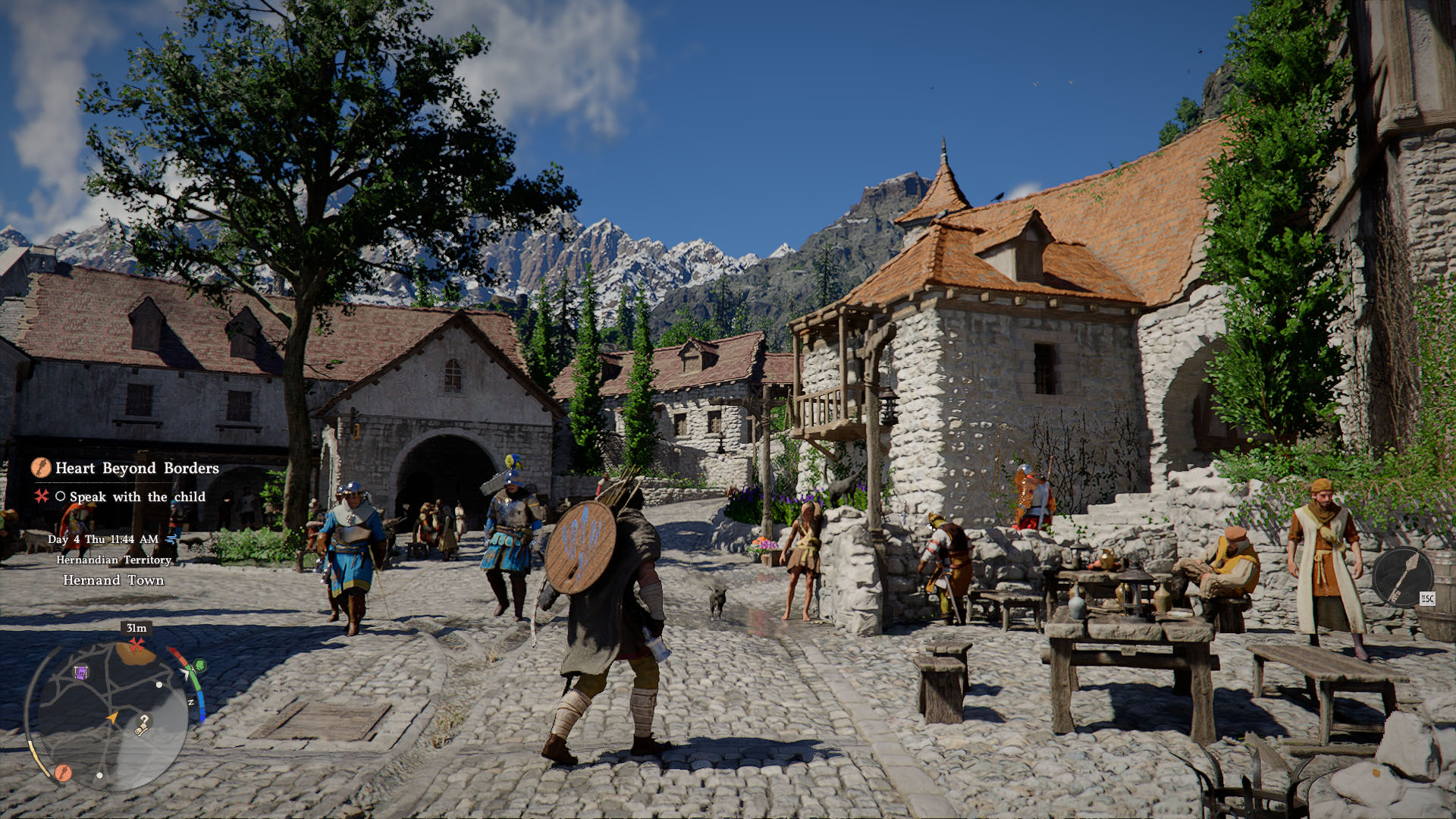Viewport: 1456px width, 819px height.
Task: Click the green face icon by minimap
Action: coord(200,666)
